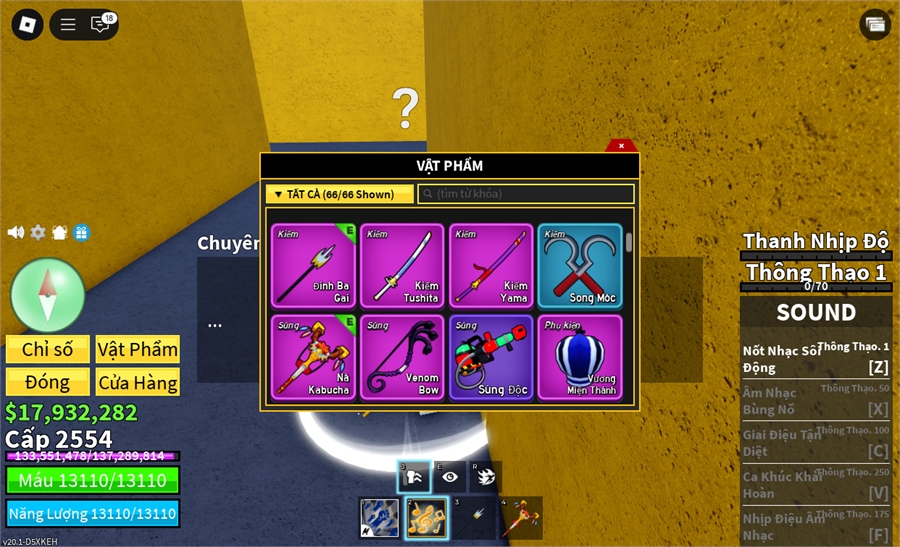900x547 pixels.
Task: Choose the Kiếm Tushita sword
Action: point(402,265)
